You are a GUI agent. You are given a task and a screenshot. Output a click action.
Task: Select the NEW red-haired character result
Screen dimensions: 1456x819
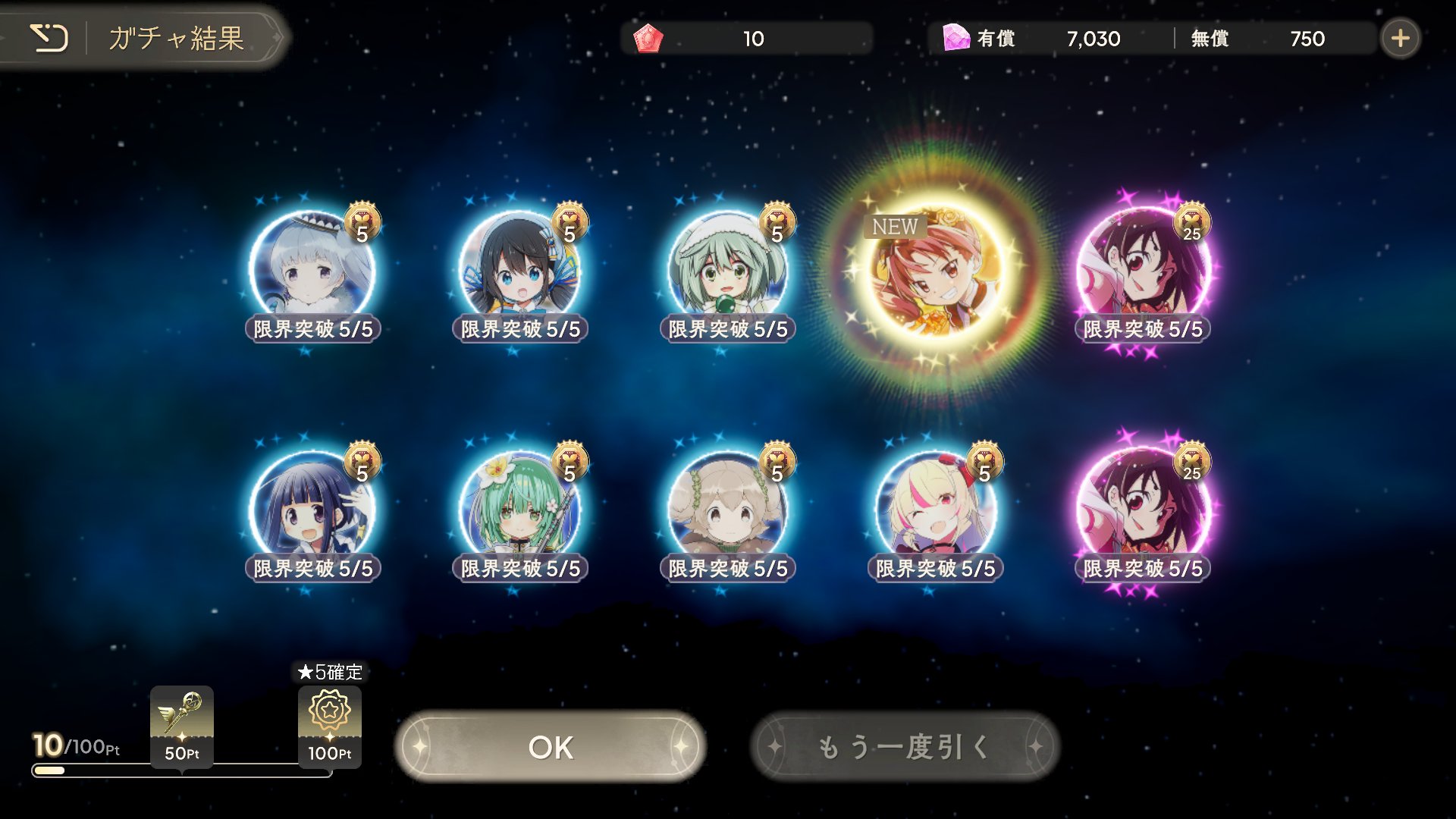936,275
